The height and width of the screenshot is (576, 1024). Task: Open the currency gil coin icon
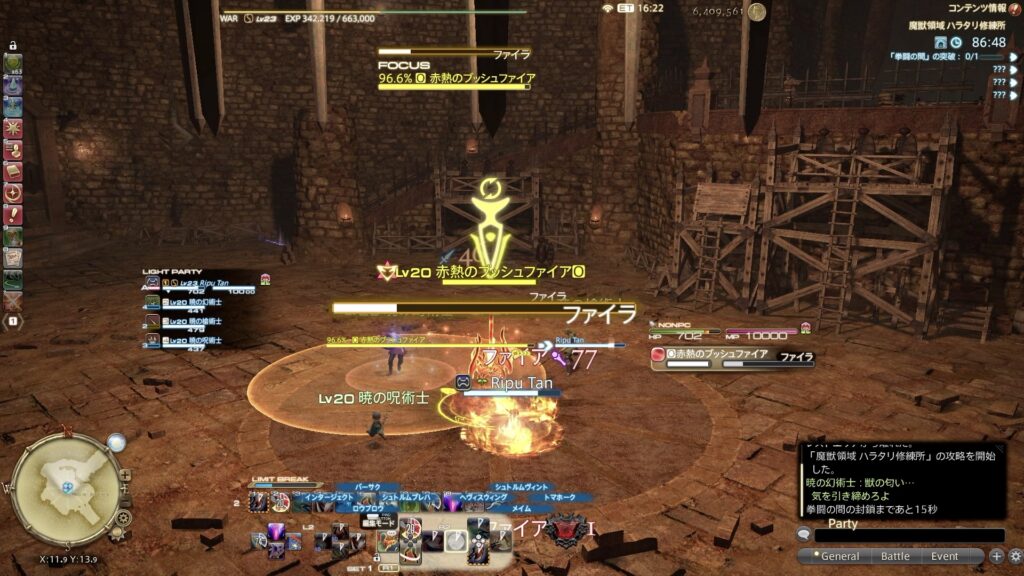tap(757, 12)
